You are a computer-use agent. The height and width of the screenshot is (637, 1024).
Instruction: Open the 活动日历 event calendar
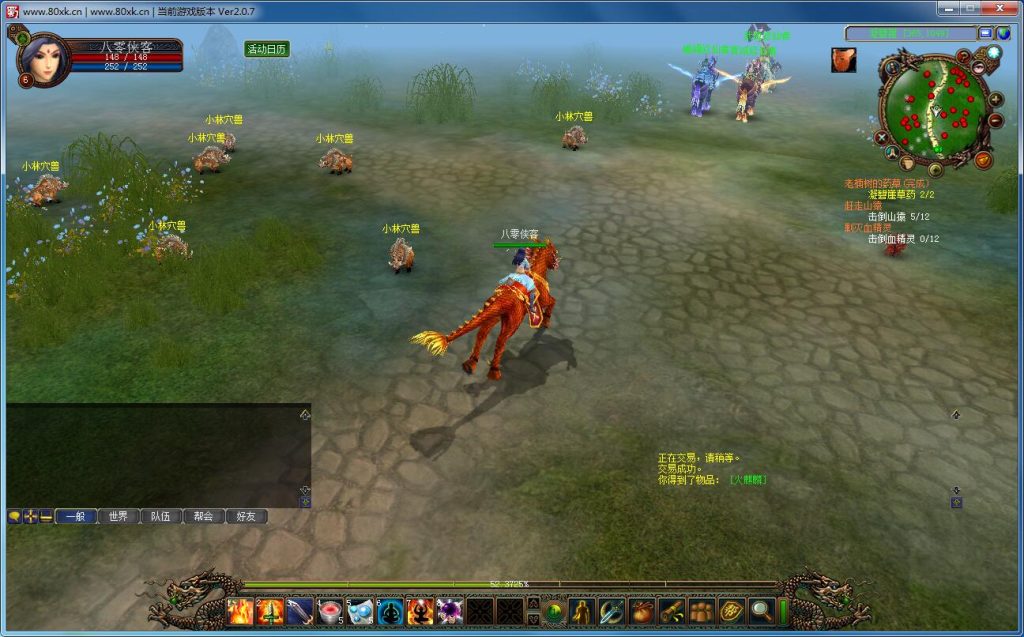[267, 49]
